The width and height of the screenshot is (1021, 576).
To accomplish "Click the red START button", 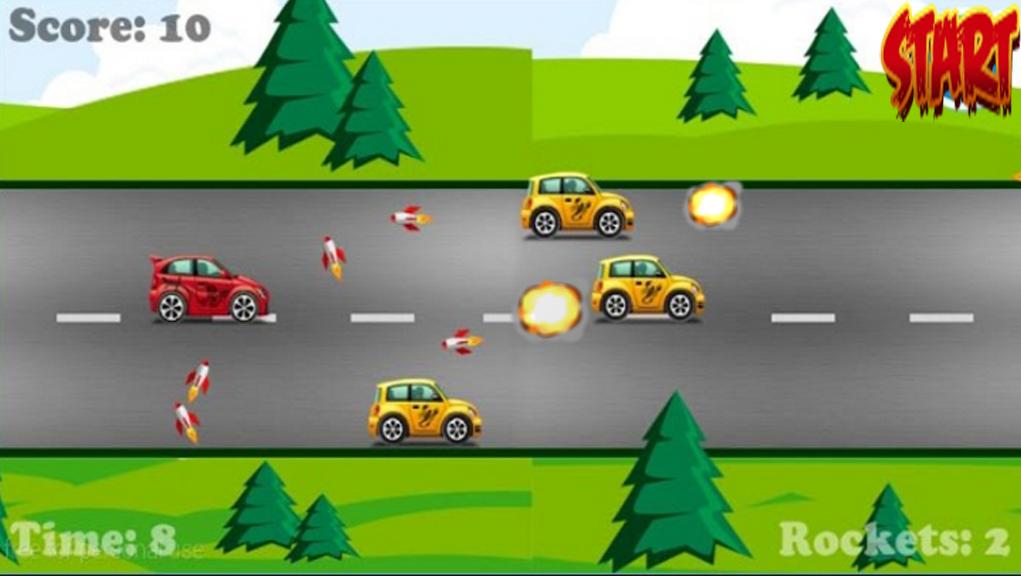I will tap(950, 57).
